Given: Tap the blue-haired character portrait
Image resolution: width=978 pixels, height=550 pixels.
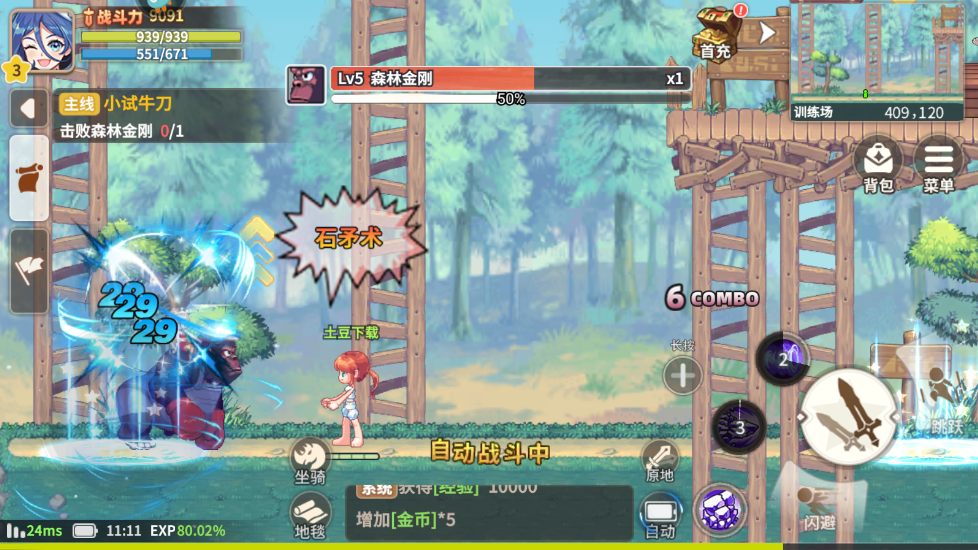Looking at the screenshot, I should tap(42, 40).
